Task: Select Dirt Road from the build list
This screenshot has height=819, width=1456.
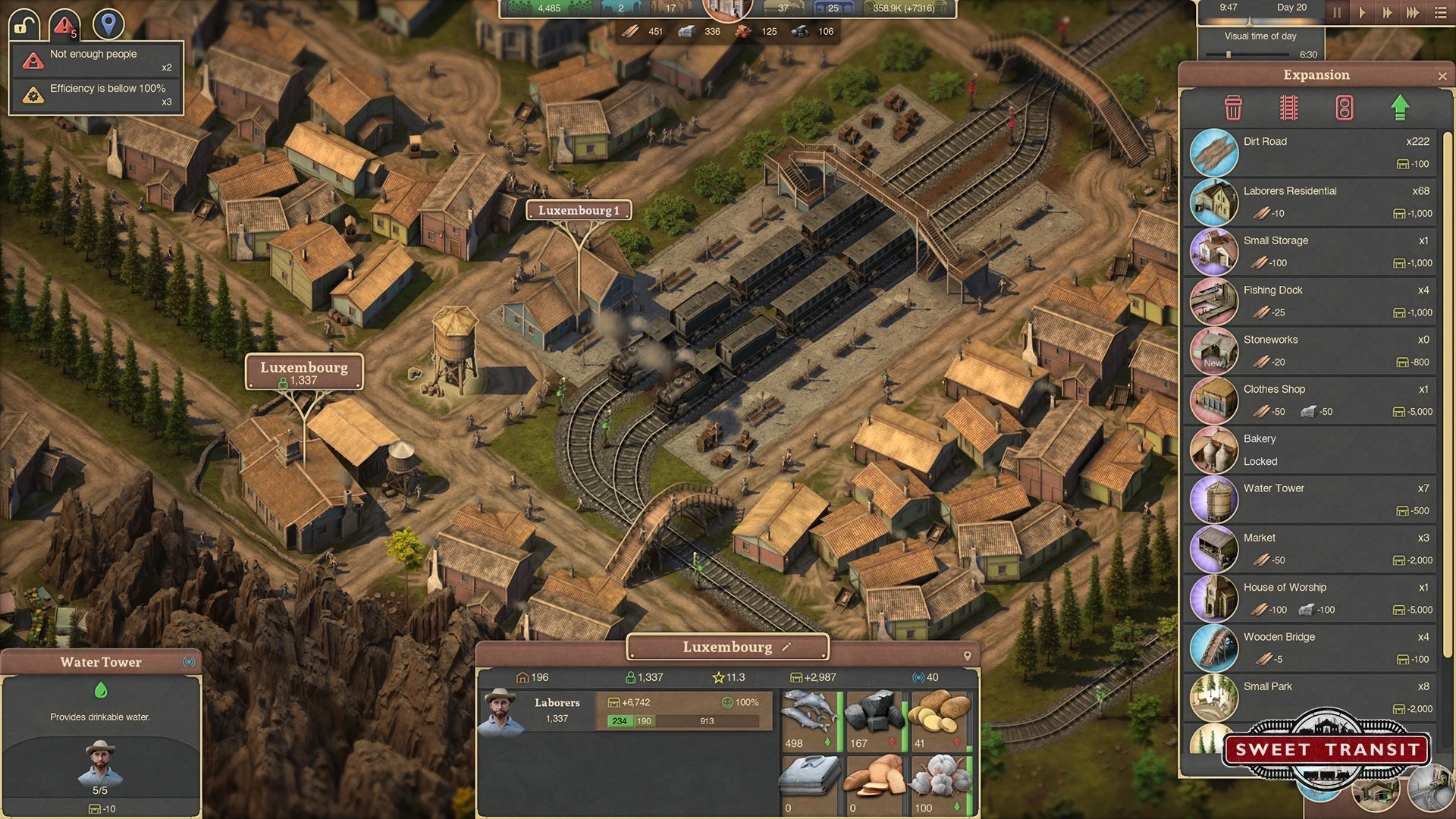Action: (1310, 152)
